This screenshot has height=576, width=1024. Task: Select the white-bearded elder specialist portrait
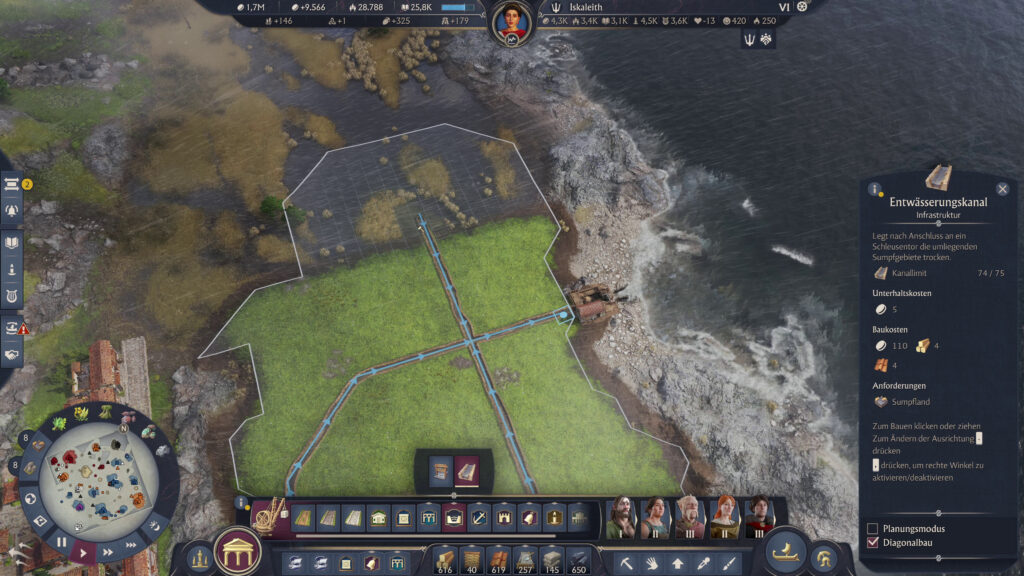(x=689, y=518)
